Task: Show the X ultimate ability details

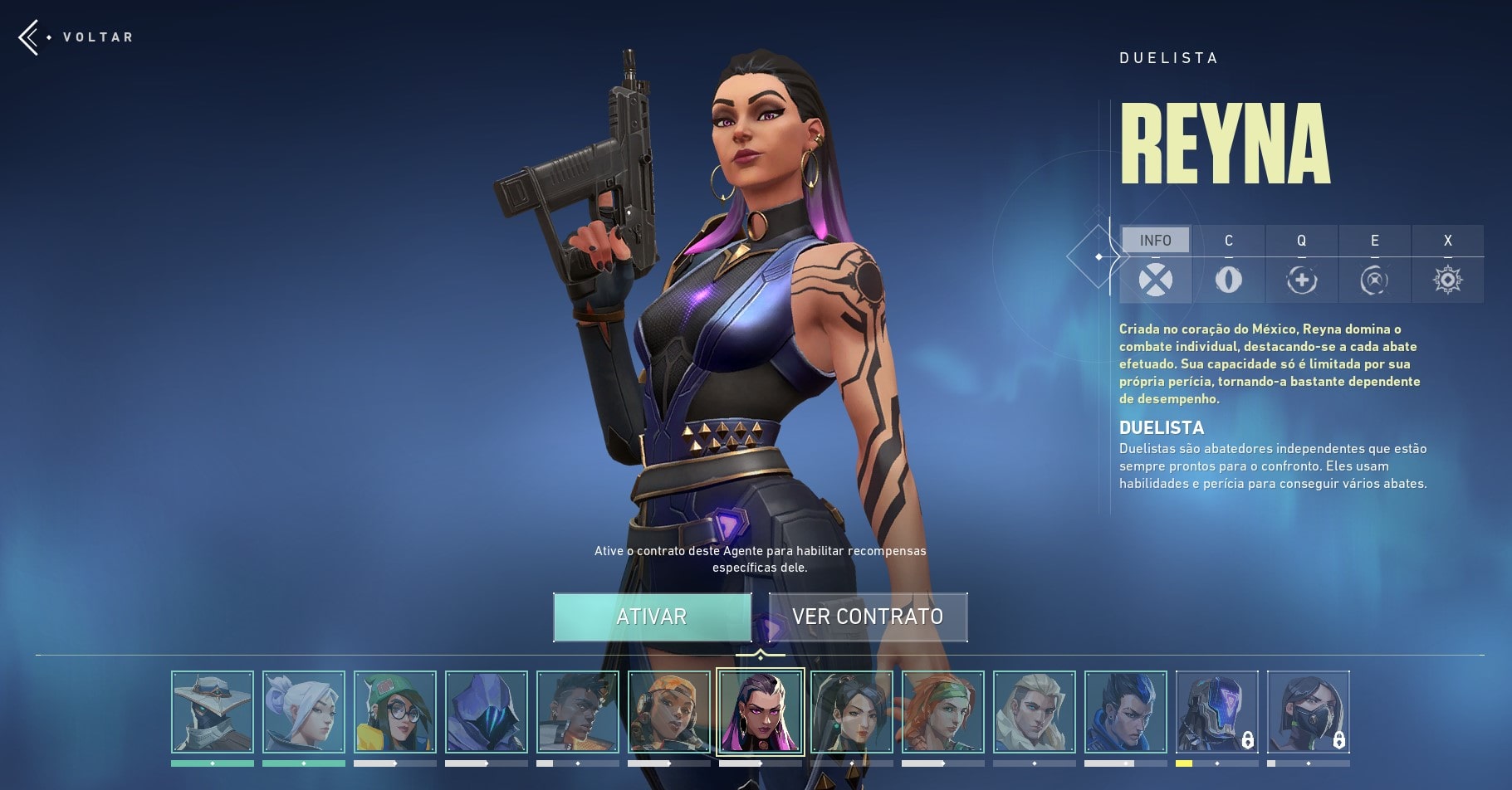Action: (1447, 266)
